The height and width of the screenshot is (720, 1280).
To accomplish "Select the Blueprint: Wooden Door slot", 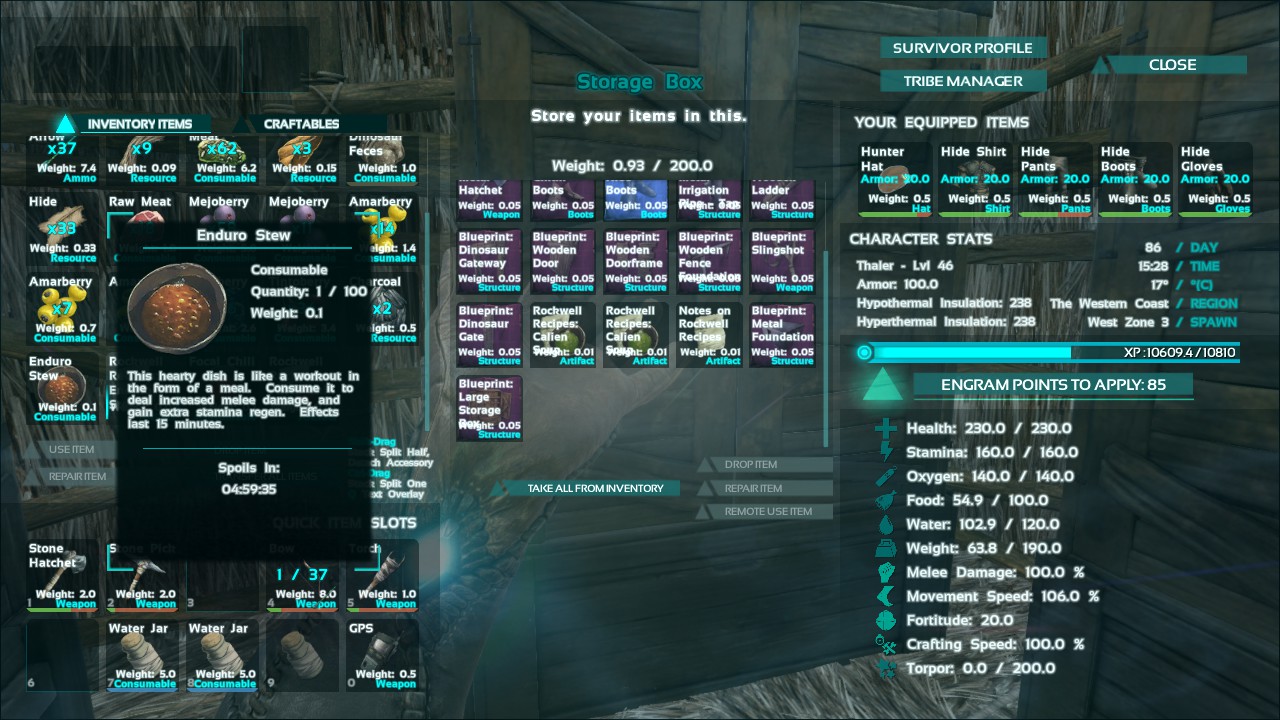I will click(x=562, y=262).
